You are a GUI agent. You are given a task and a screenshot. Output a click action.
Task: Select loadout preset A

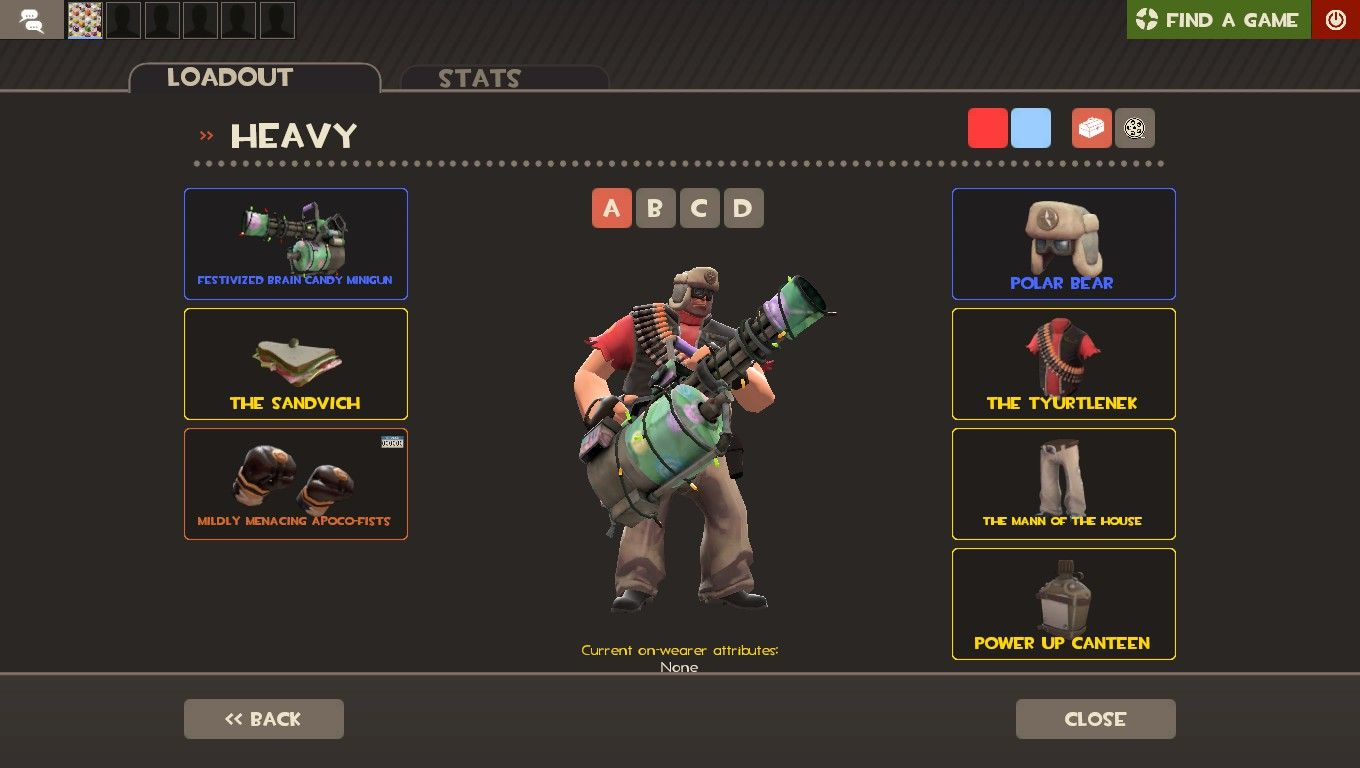tap(611, 208)
